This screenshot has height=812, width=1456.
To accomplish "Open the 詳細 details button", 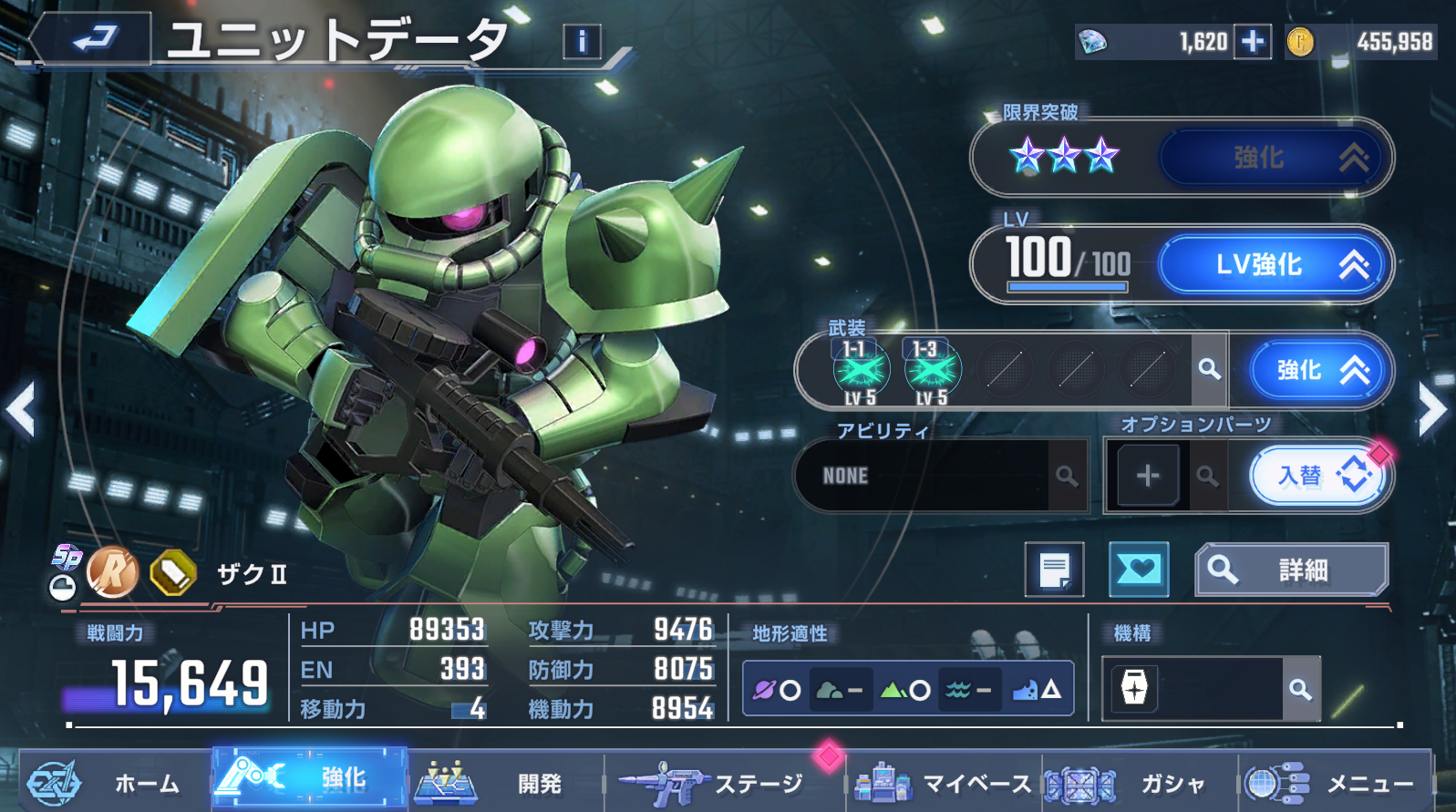I will (1291, 570).
